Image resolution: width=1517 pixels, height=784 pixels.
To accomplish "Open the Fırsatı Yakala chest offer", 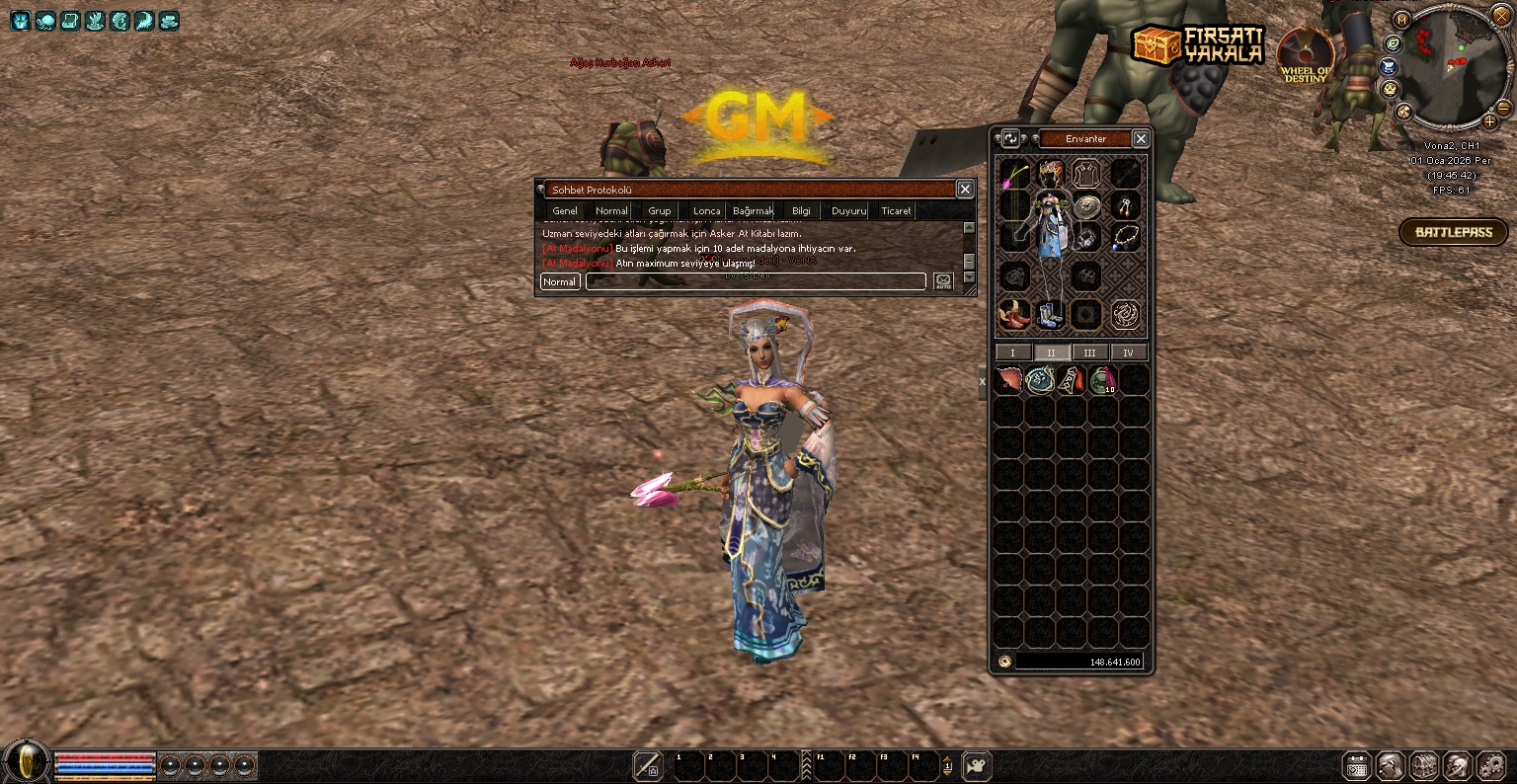I will [x=1197, y=44].
